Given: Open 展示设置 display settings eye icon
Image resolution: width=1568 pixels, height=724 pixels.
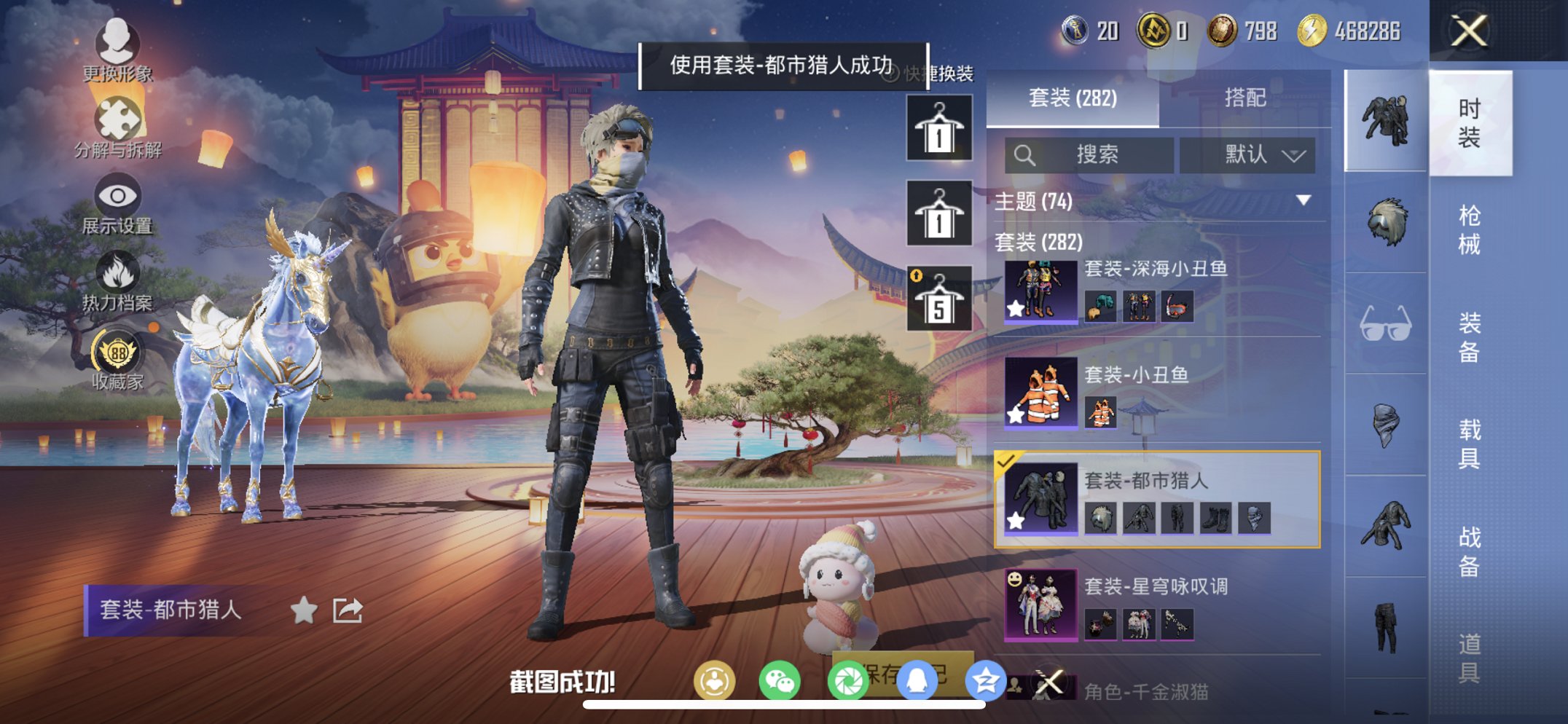Looking at the screenshot, I should (118, 195).
